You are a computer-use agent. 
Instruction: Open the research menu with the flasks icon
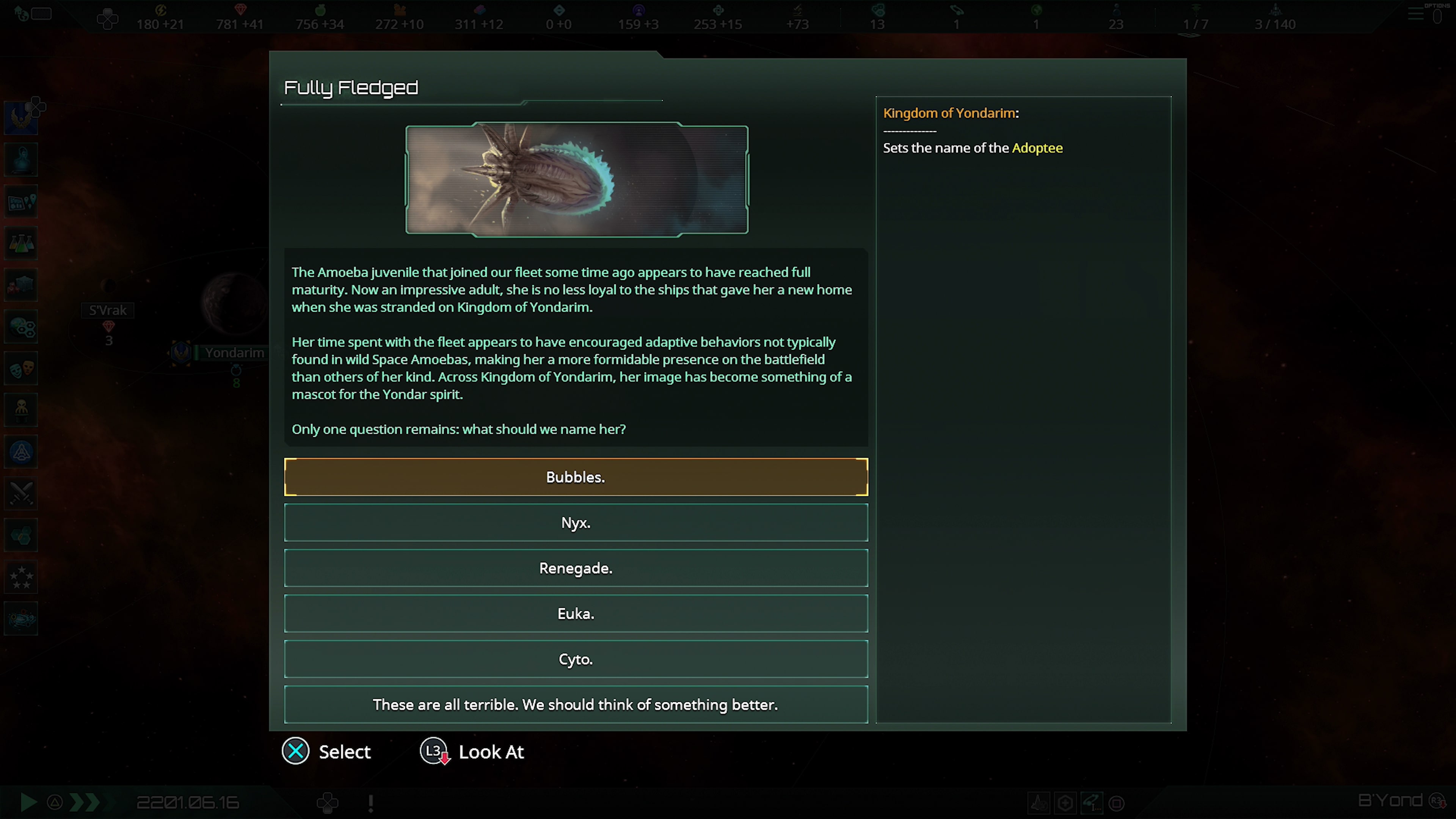(x=21, y=243)
